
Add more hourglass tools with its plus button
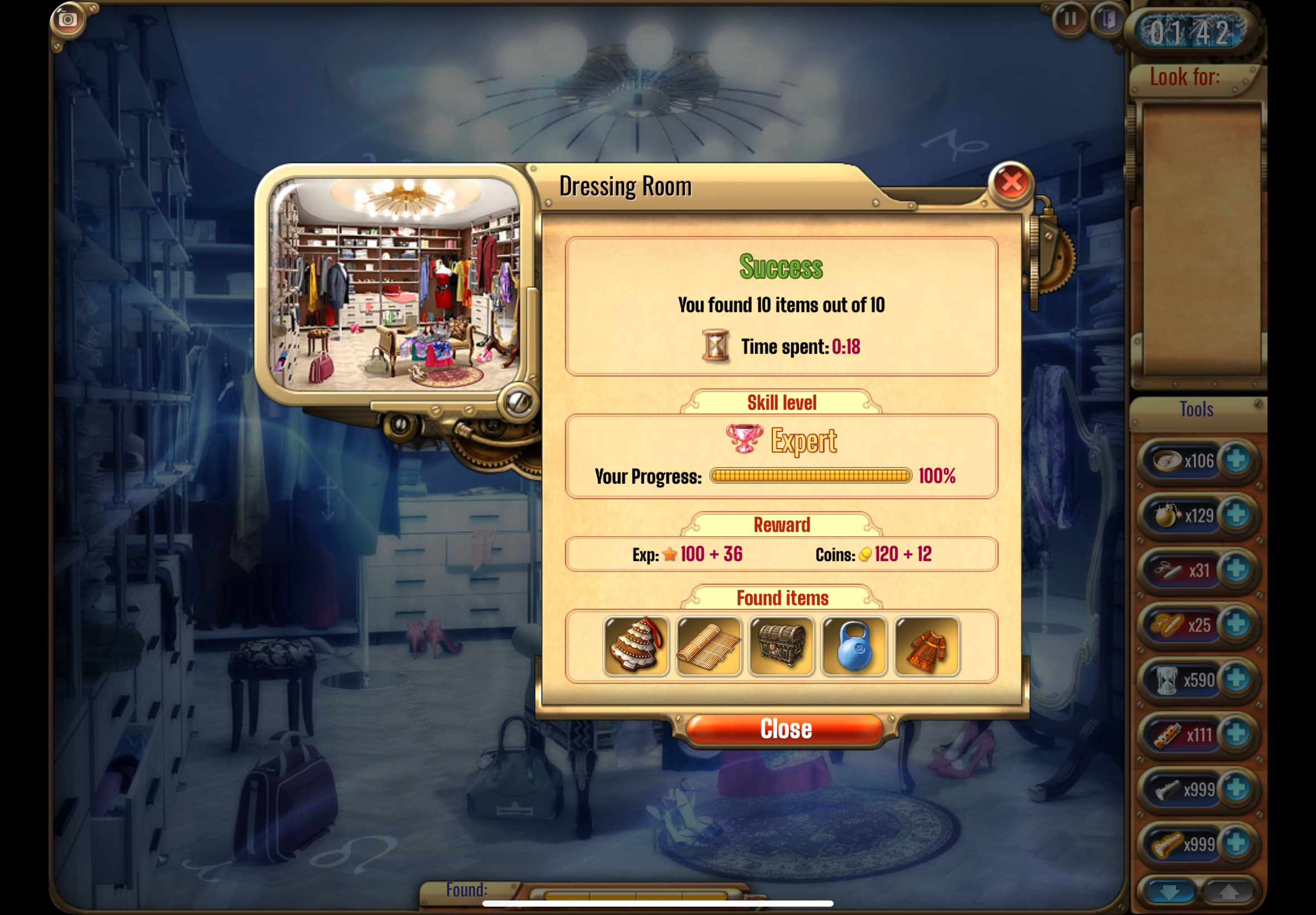(1236, 680)
